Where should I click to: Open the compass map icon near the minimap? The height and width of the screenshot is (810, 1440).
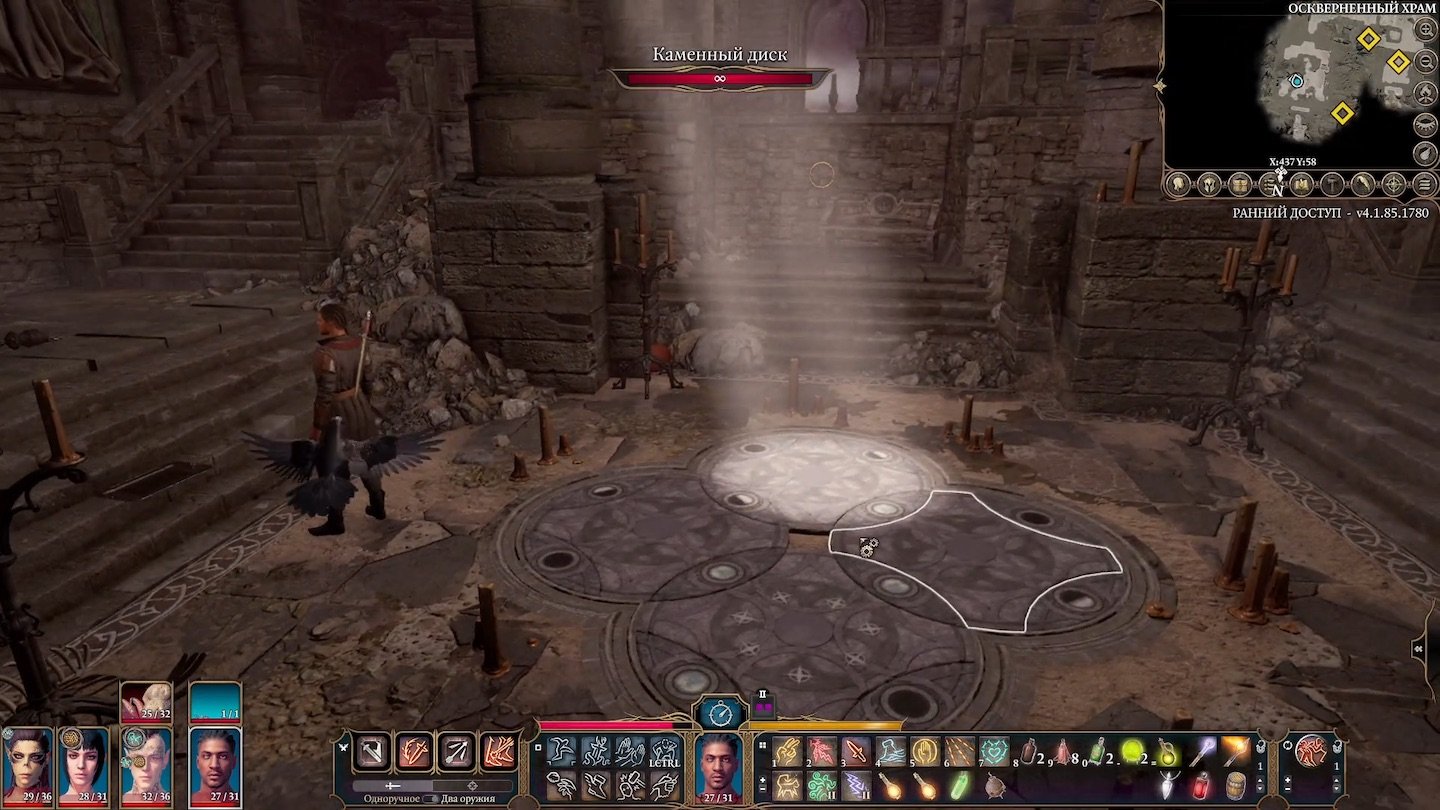[1396, 184]
